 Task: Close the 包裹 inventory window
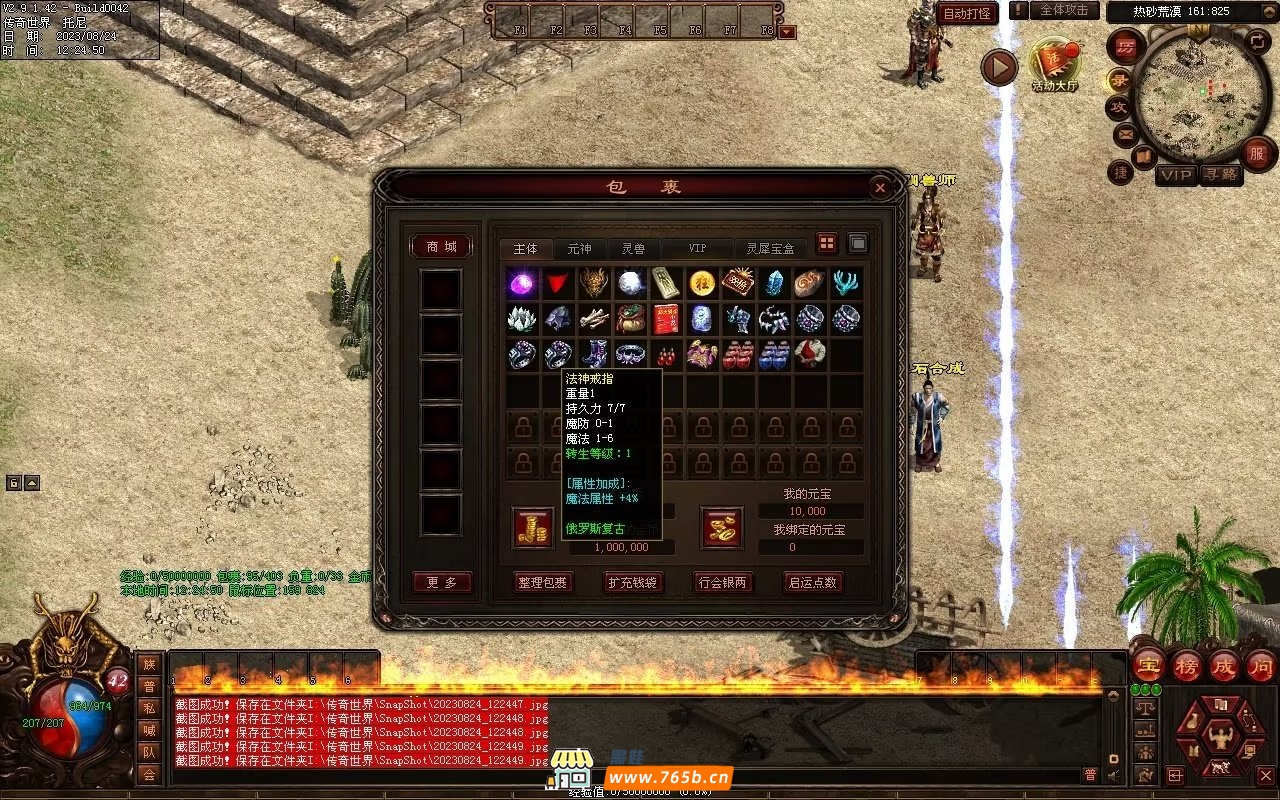879,187
